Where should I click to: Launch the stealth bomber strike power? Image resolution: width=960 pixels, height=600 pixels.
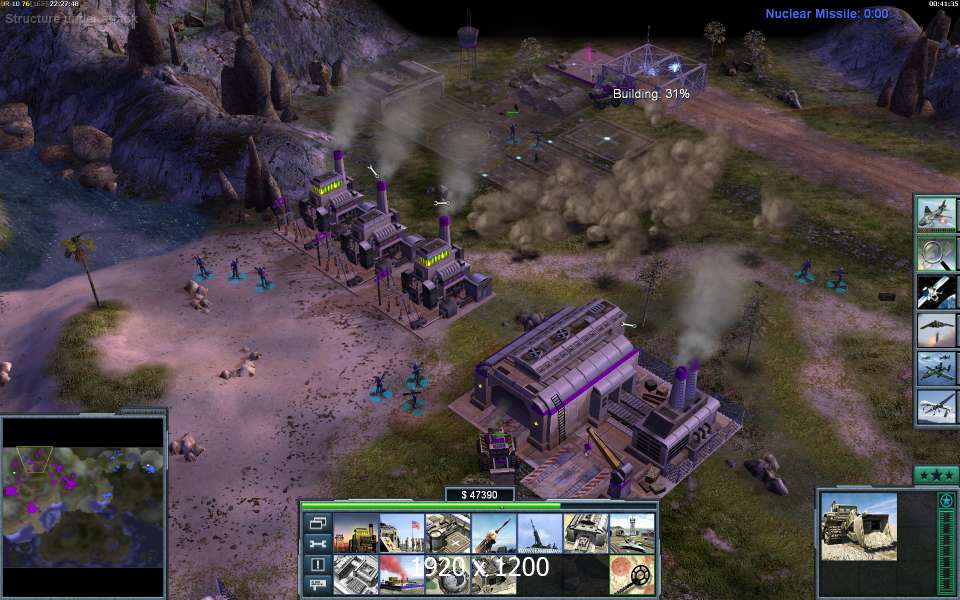point(937,330)
